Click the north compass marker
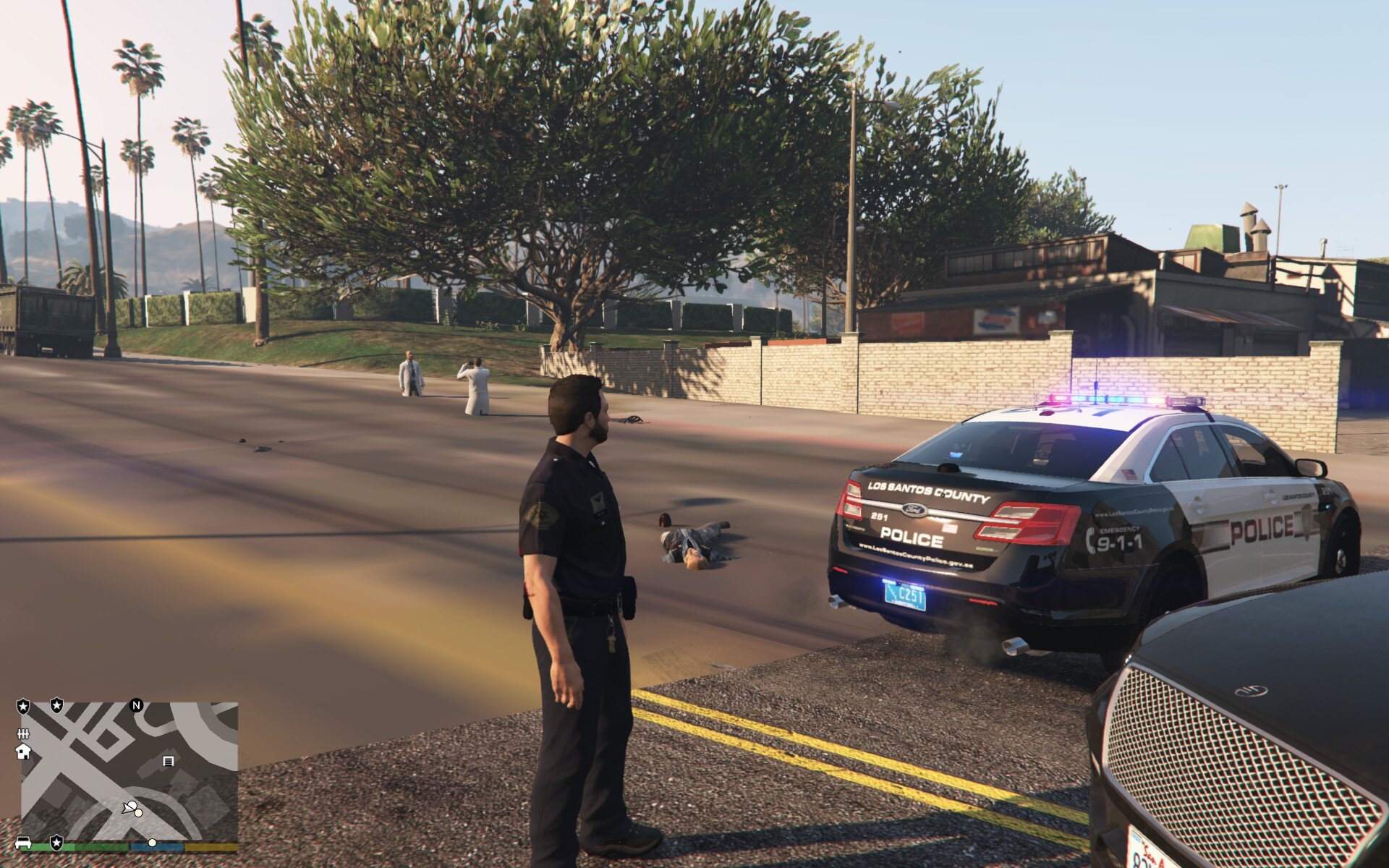Screen dimensions: 1389x868 point(136,705)
